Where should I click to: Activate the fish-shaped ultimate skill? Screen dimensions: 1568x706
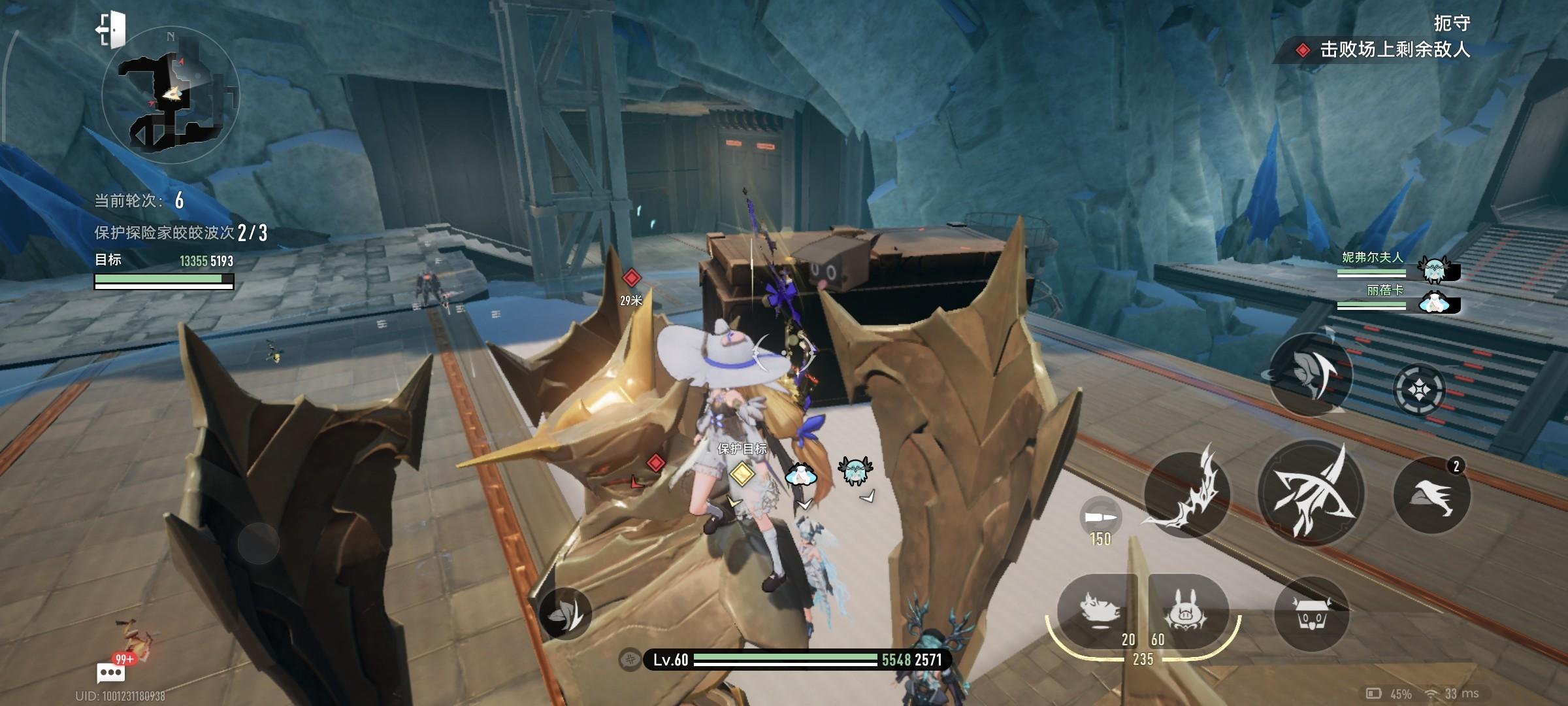[x=1311, y=373]
